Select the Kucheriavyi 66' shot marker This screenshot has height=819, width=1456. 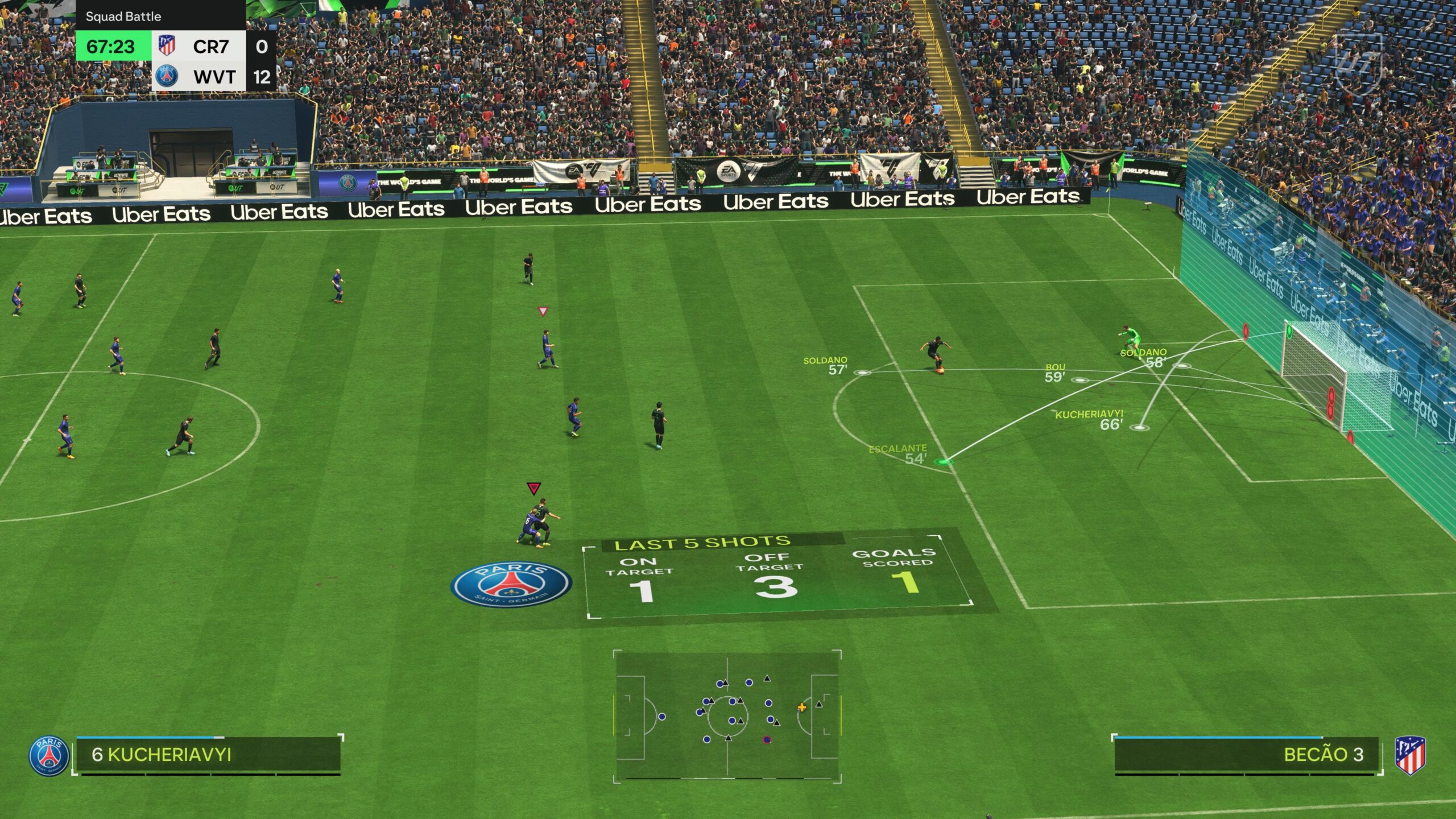(1139, 427)
